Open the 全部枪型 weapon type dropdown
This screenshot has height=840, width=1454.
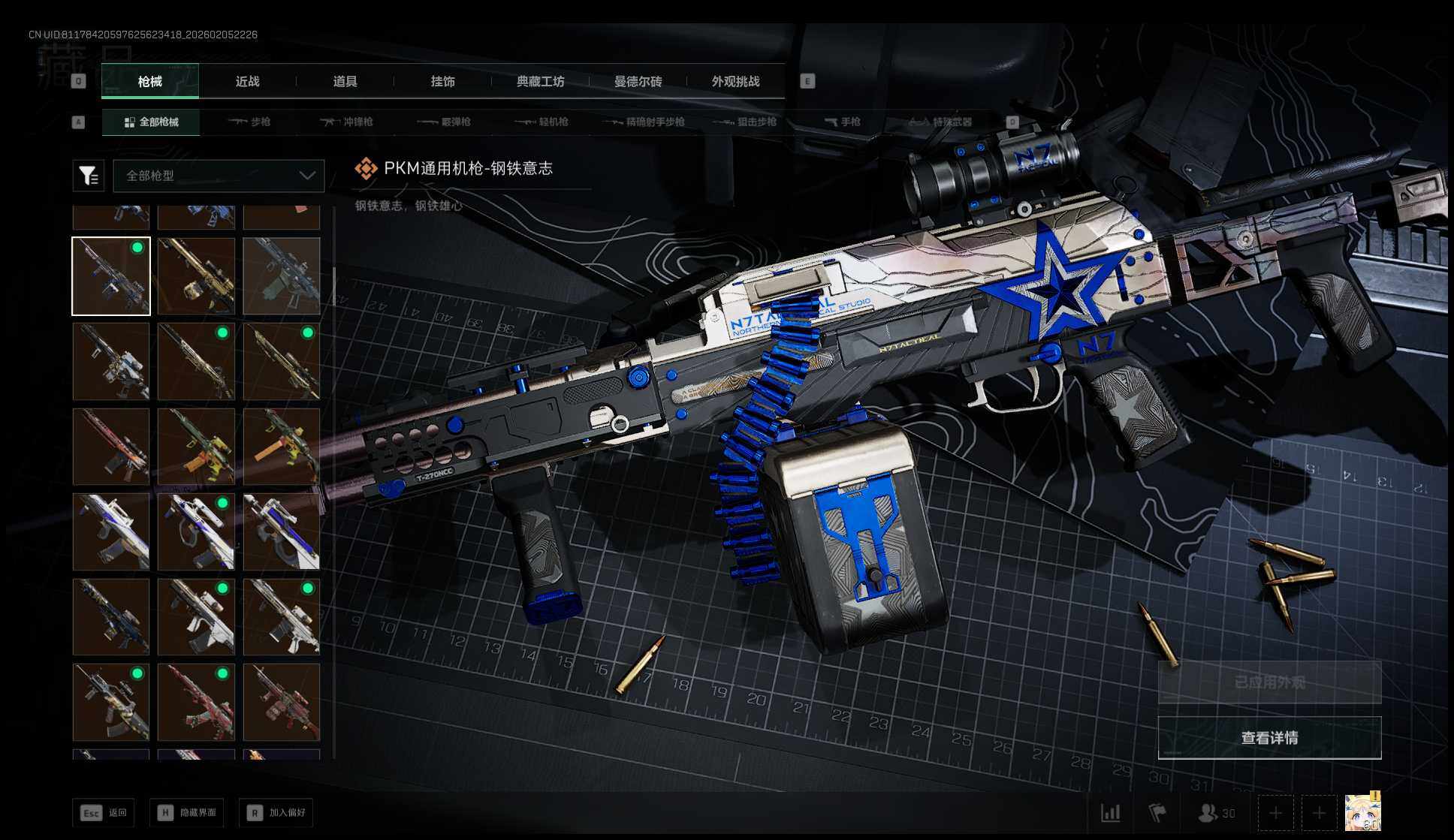pos(219,176)
